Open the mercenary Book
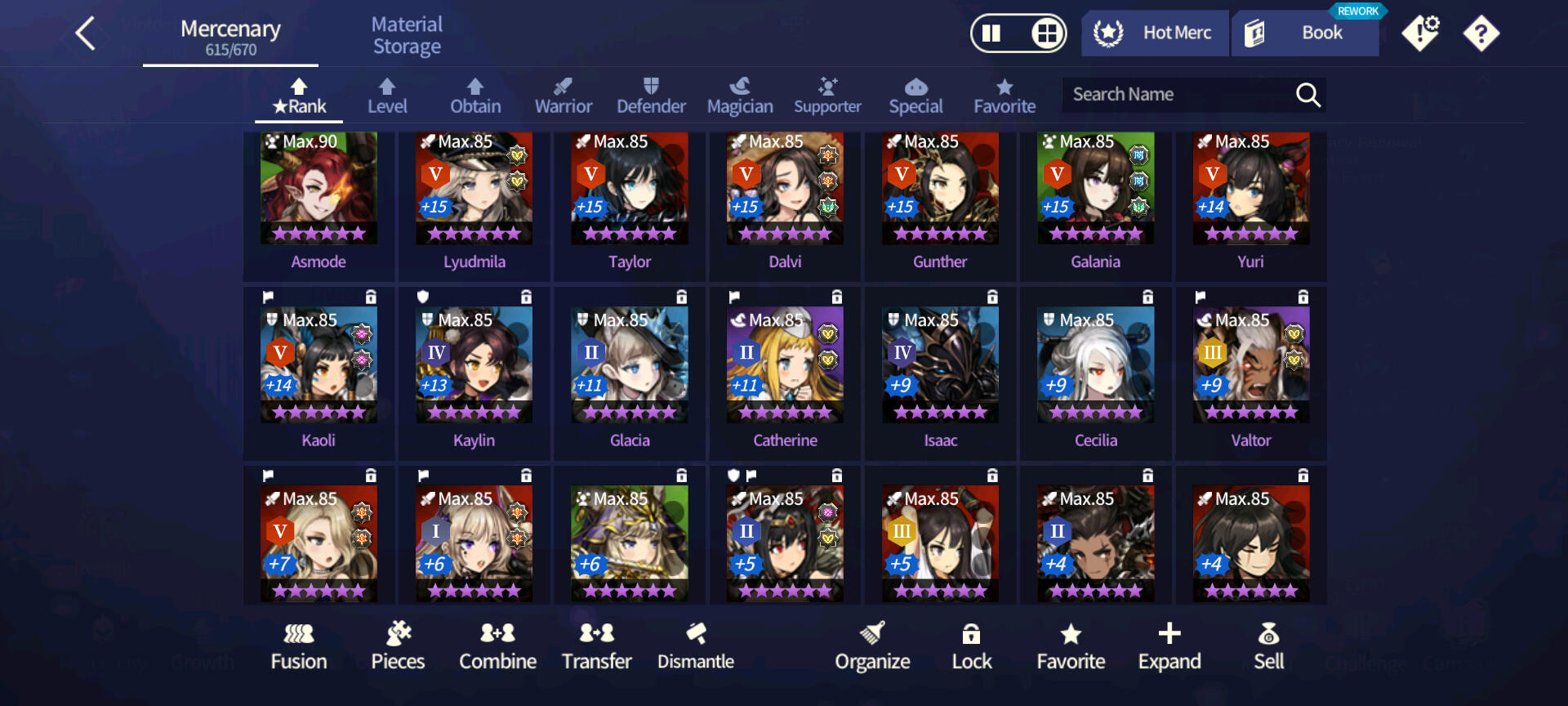The width and height of the screenshot is (1568, 706). (x=1305, y=34)
